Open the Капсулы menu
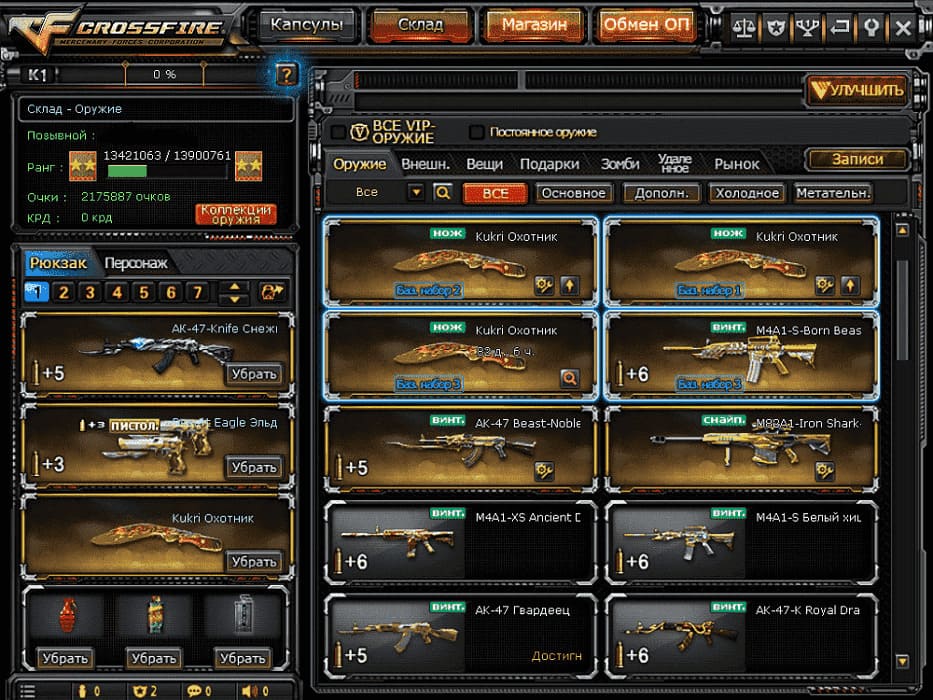This screenshot has height=700, width=933. coord(306,25)
